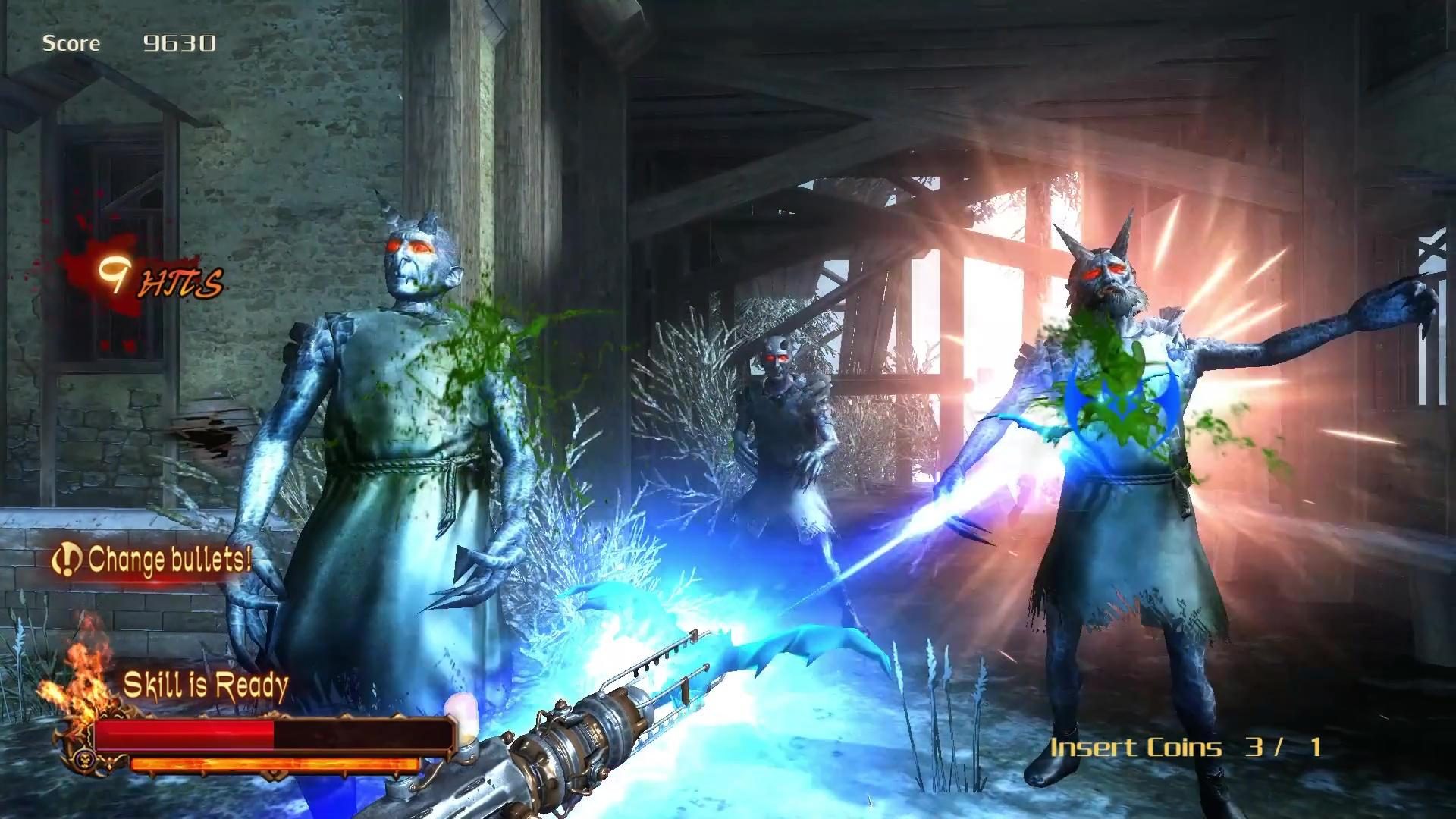1456x819 pixels.
Task: Select the Score label in the top corner
Action: [x=72, y=42]
